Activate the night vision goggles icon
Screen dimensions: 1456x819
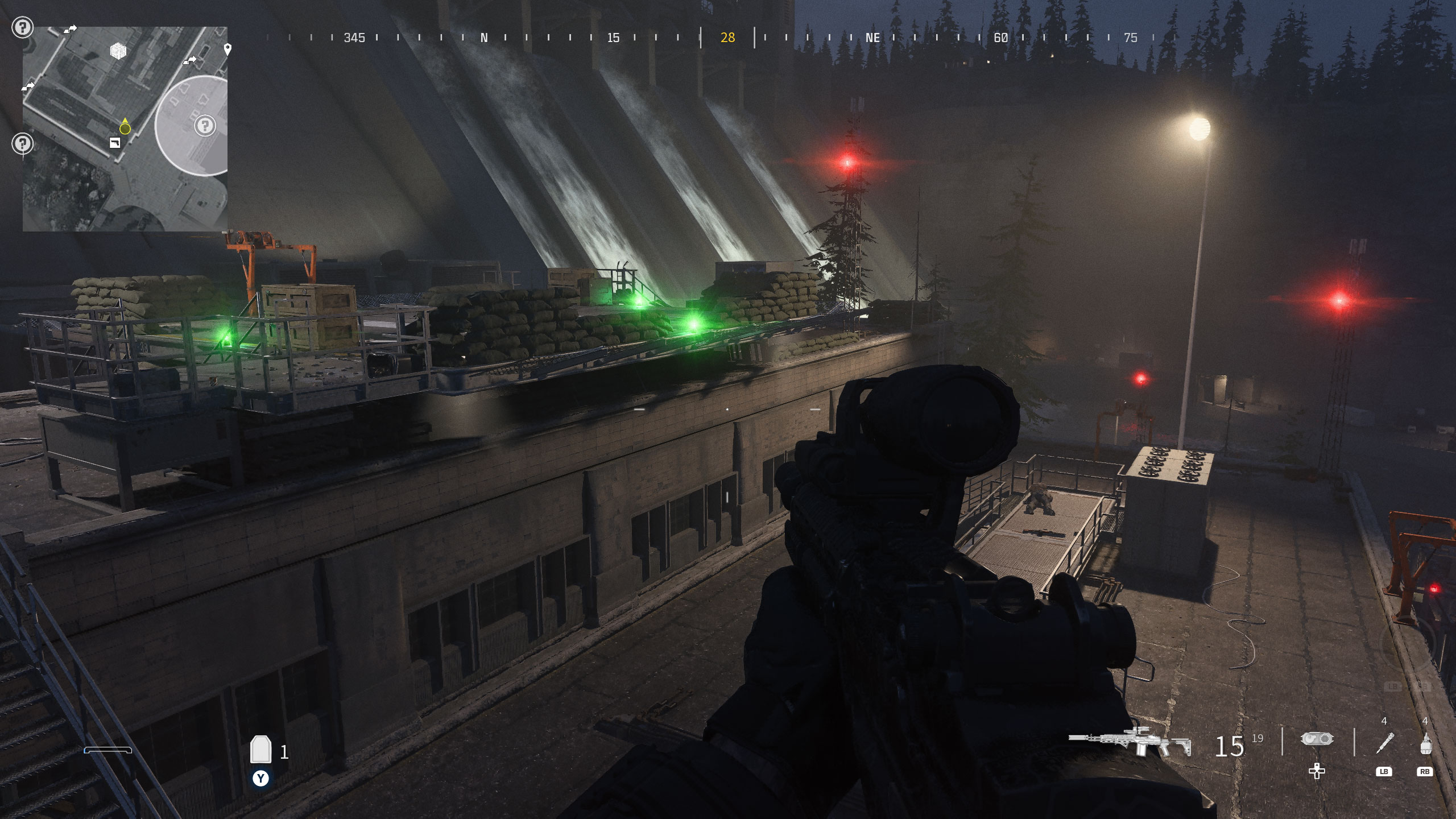click(x=1317, y=739)
